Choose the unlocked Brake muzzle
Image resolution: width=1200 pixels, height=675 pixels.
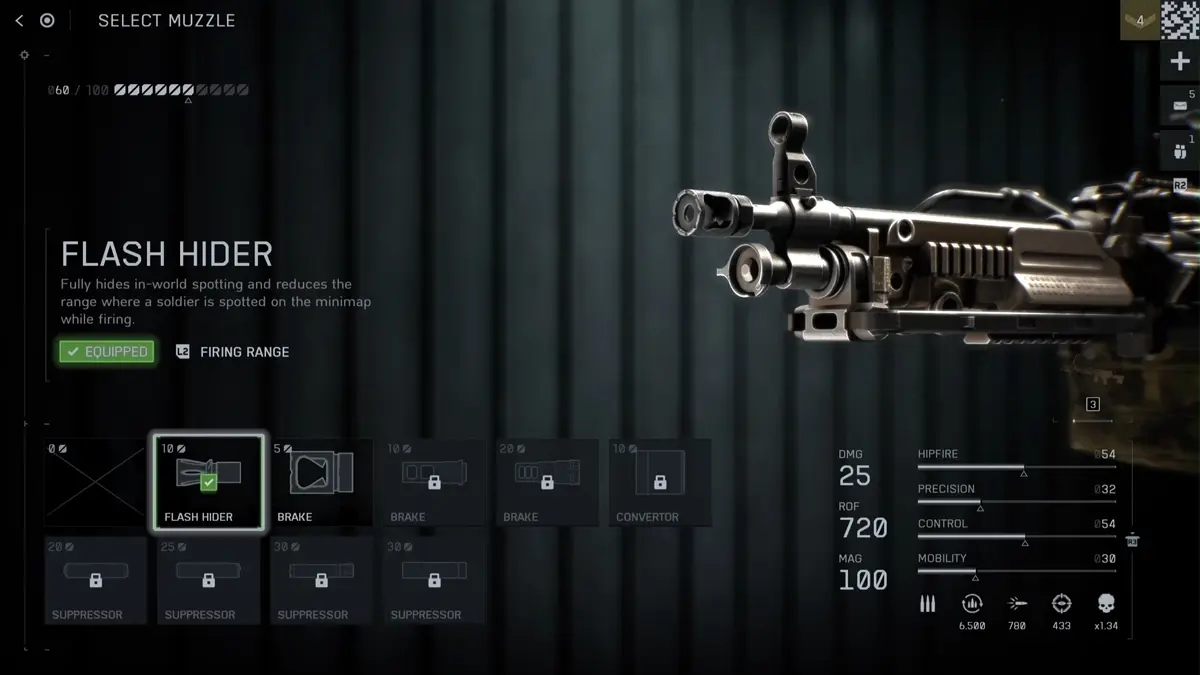(x=321, y=482)
